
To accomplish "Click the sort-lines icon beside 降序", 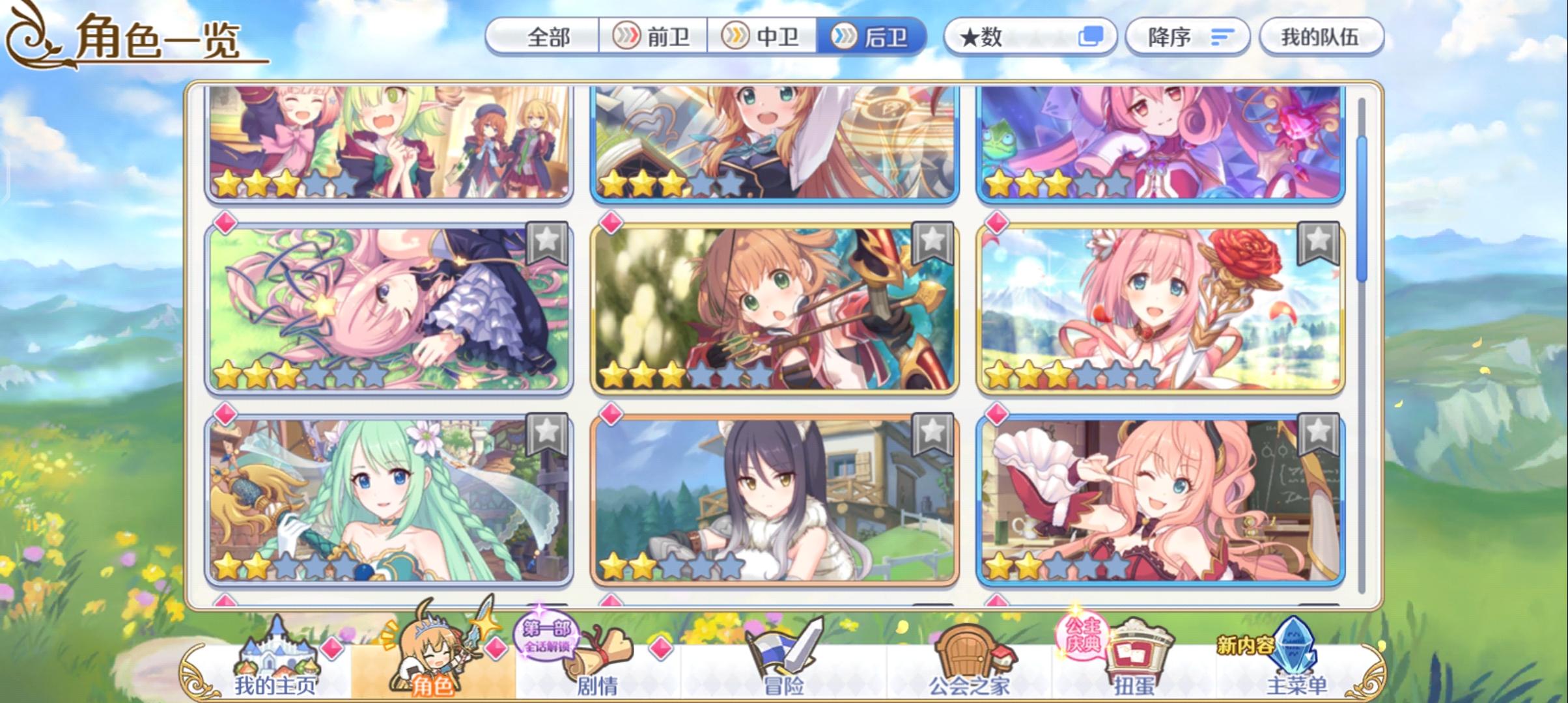I will [x=1223, y=37].
